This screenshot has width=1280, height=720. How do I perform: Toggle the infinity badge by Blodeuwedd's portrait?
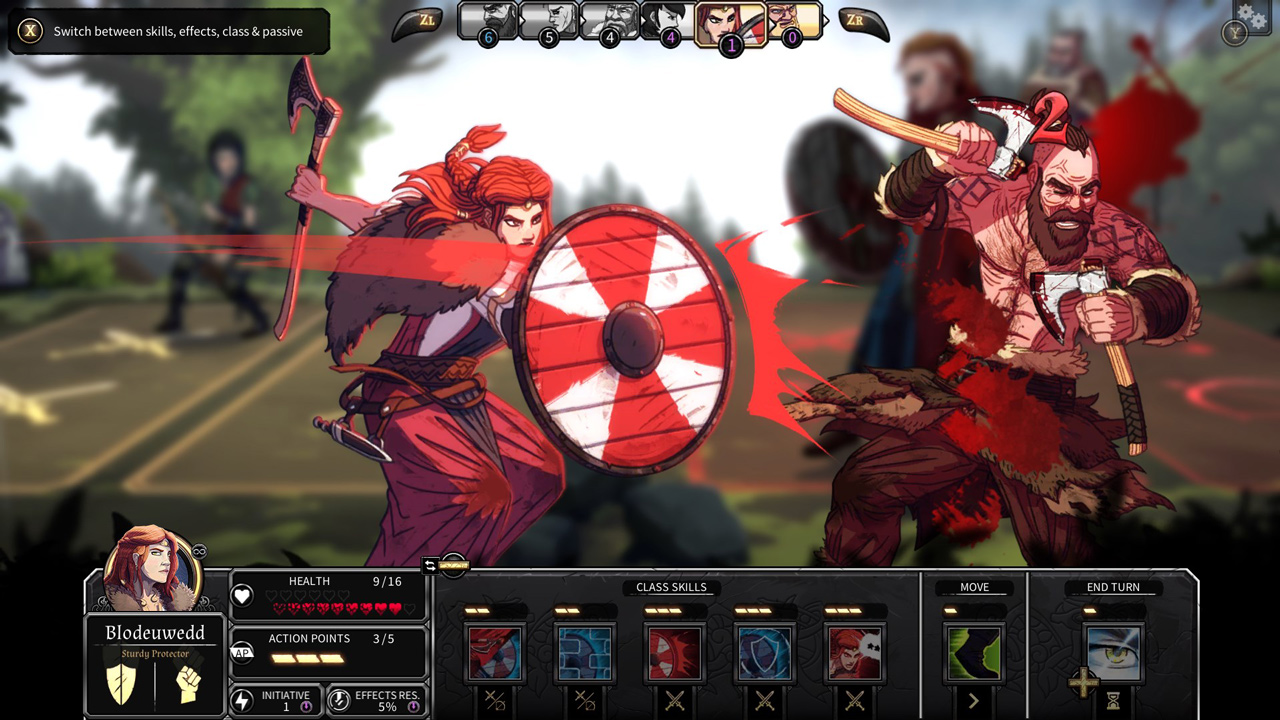[199, 551]
